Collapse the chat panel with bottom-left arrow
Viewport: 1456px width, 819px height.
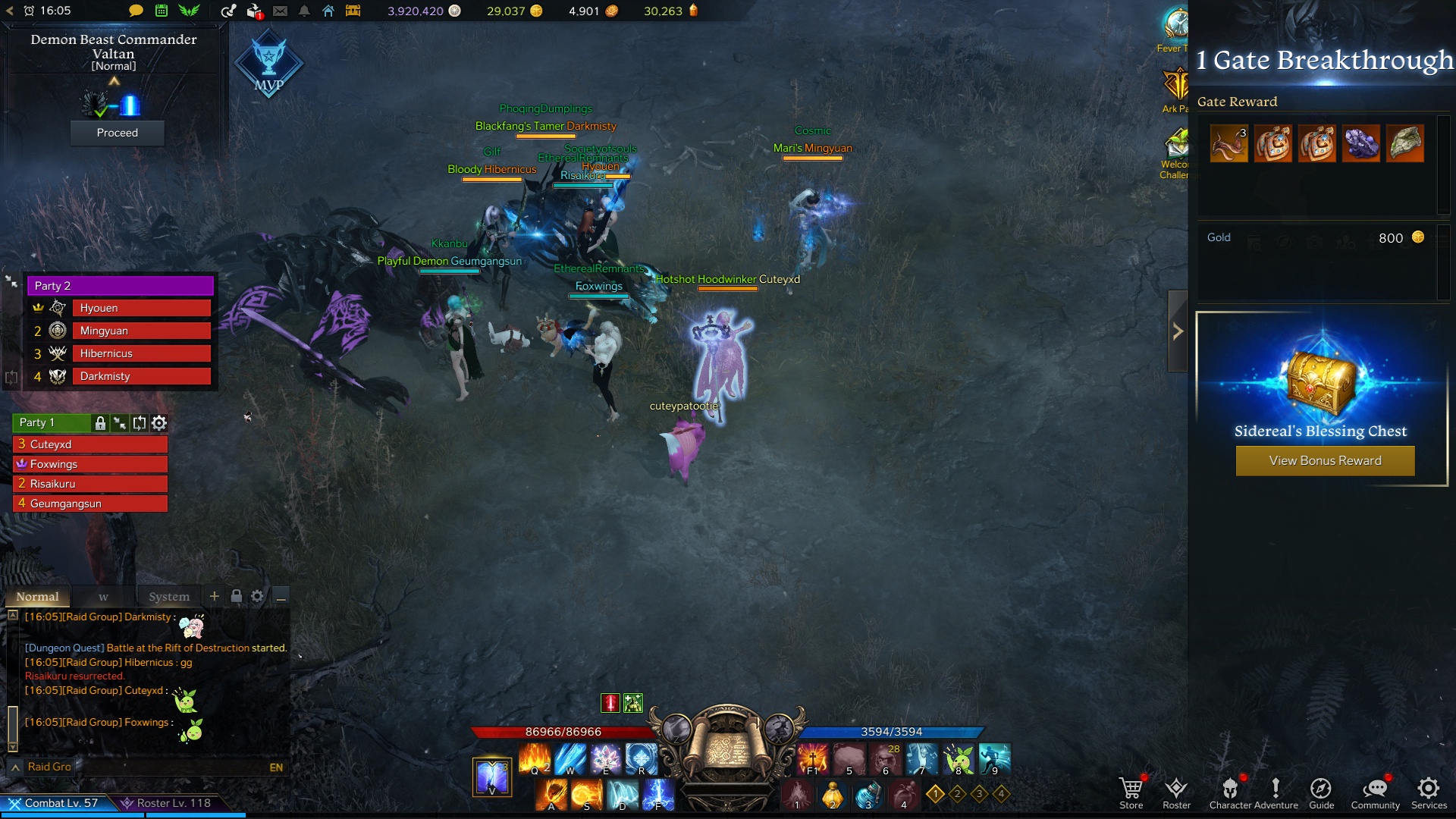click(x=15, y=767)
